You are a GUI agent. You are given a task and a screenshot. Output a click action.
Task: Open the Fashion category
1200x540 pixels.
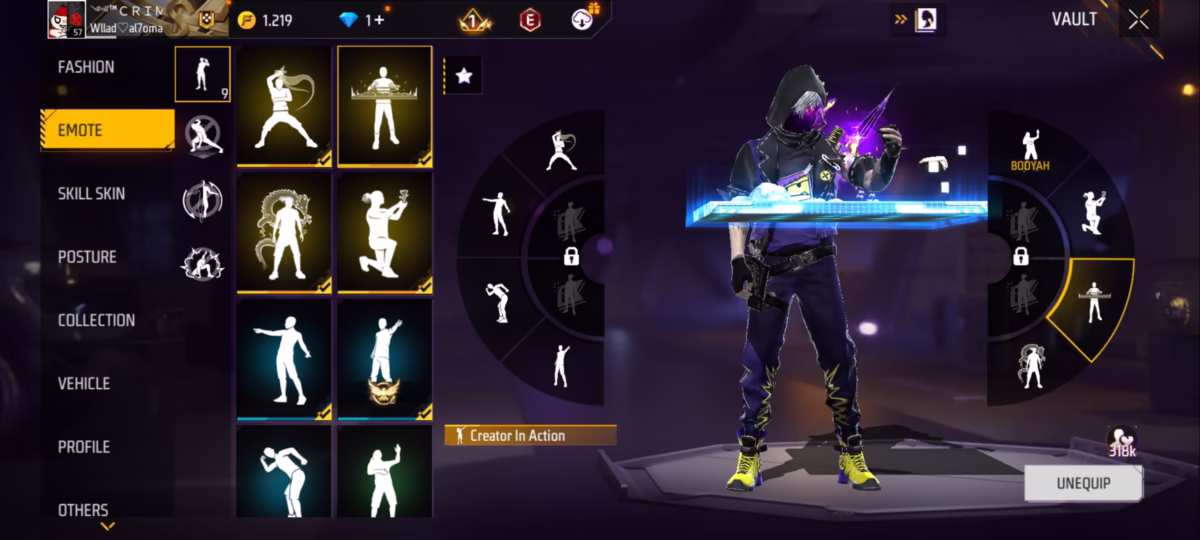(86, 67)
